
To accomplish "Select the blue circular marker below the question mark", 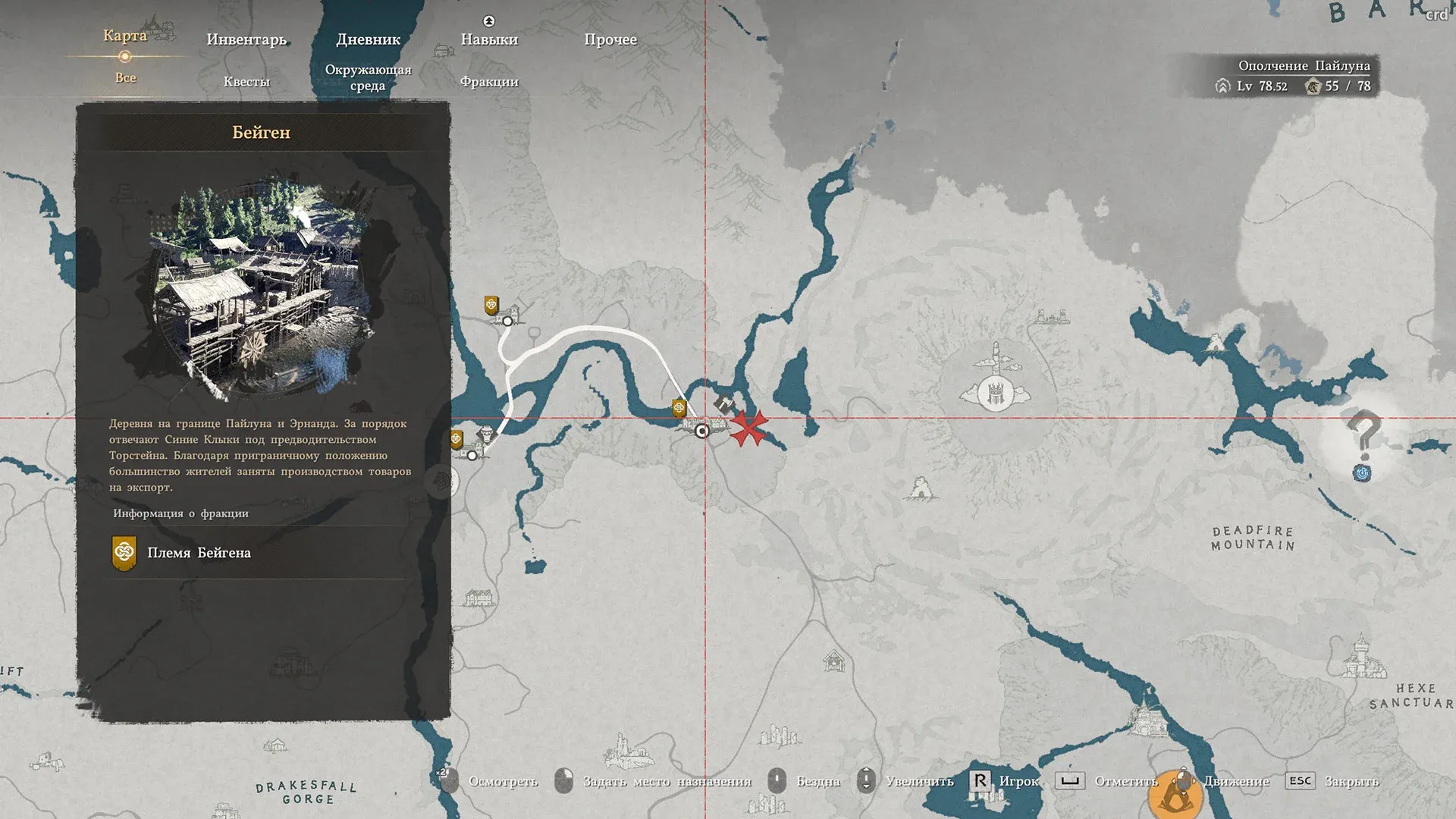I will click(1363, 474).
